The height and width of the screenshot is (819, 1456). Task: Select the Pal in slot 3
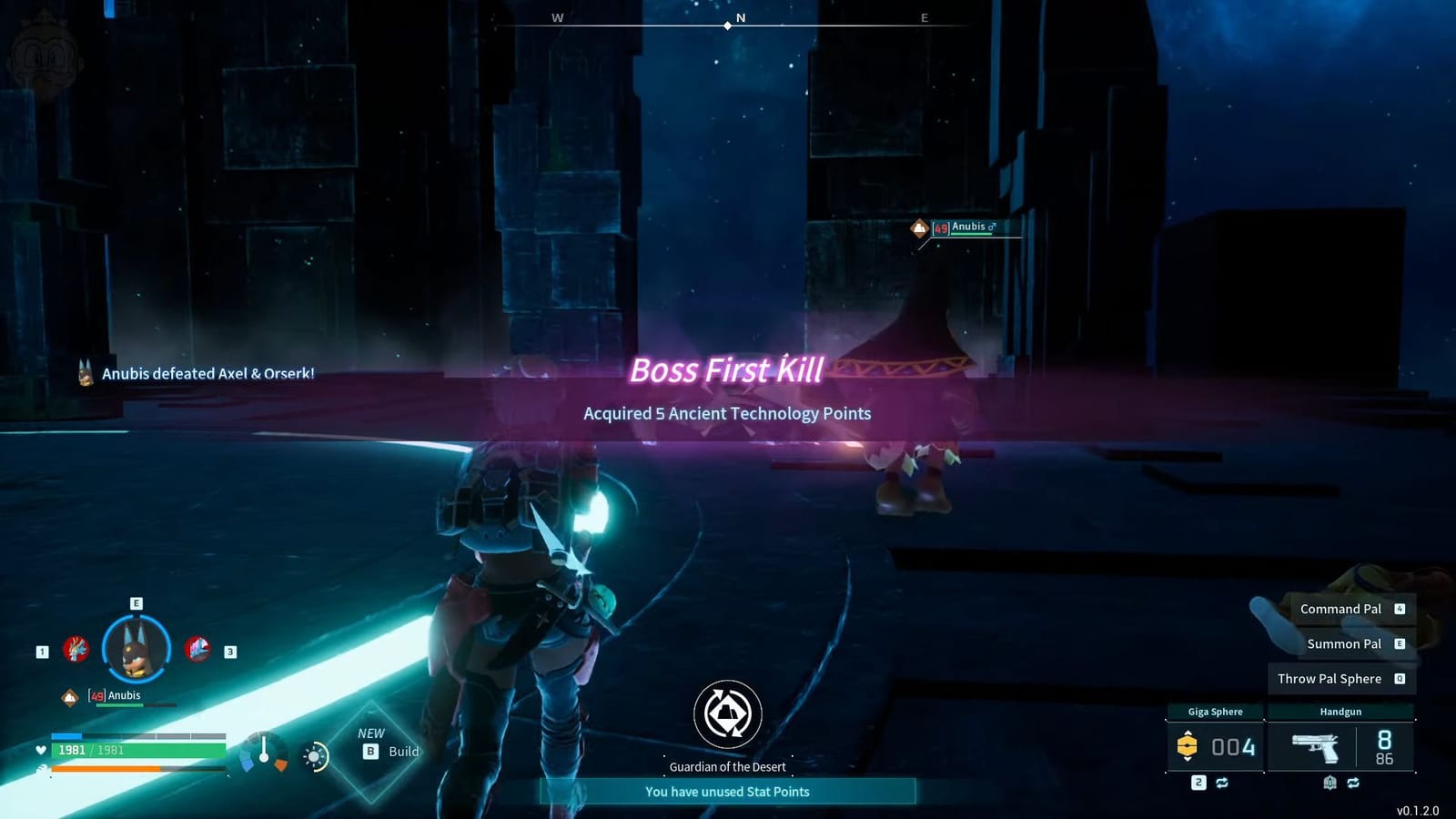click(x=197, y=650)
